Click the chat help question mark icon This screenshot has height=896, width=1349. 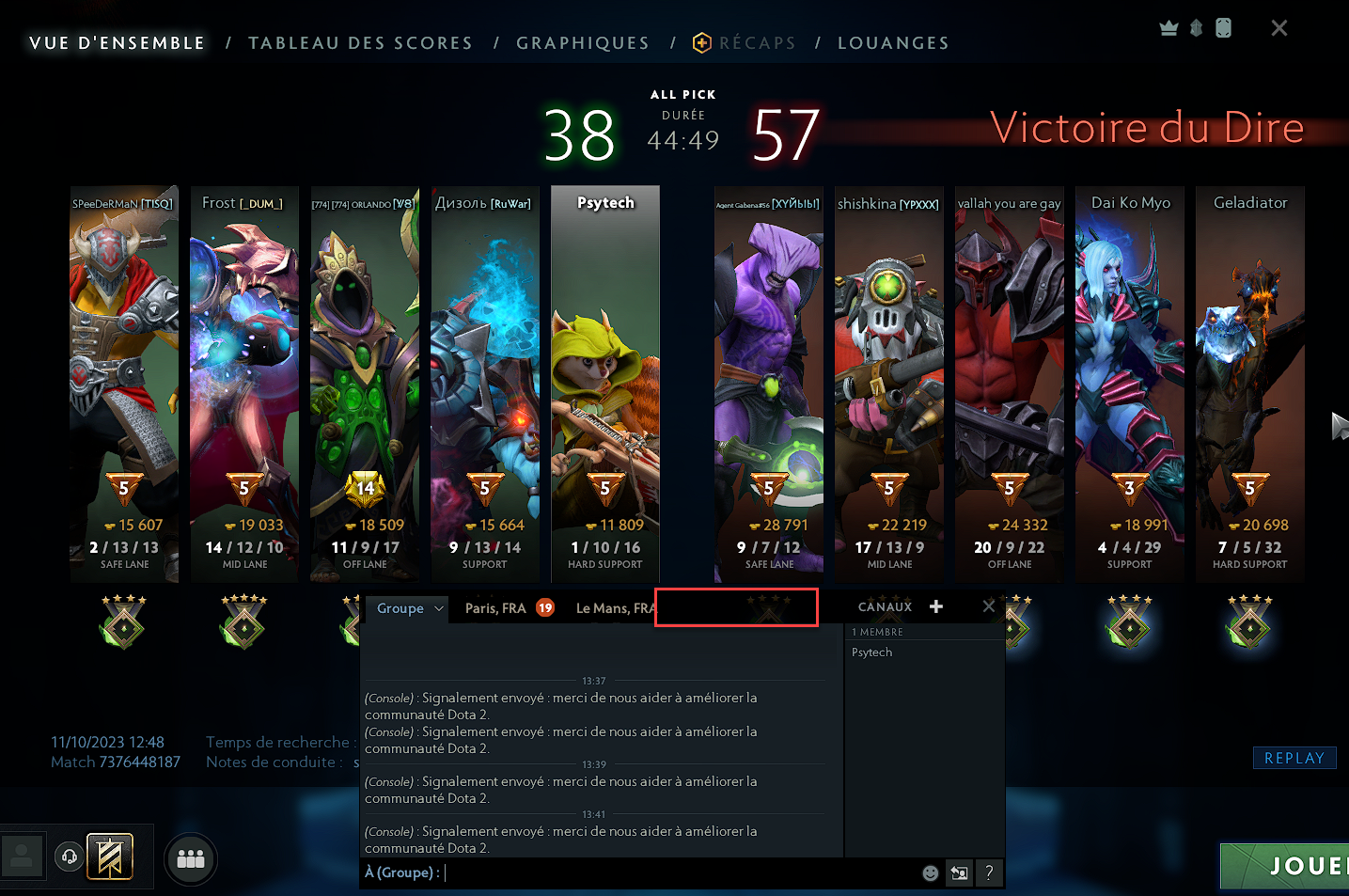(x=989, y=872)
